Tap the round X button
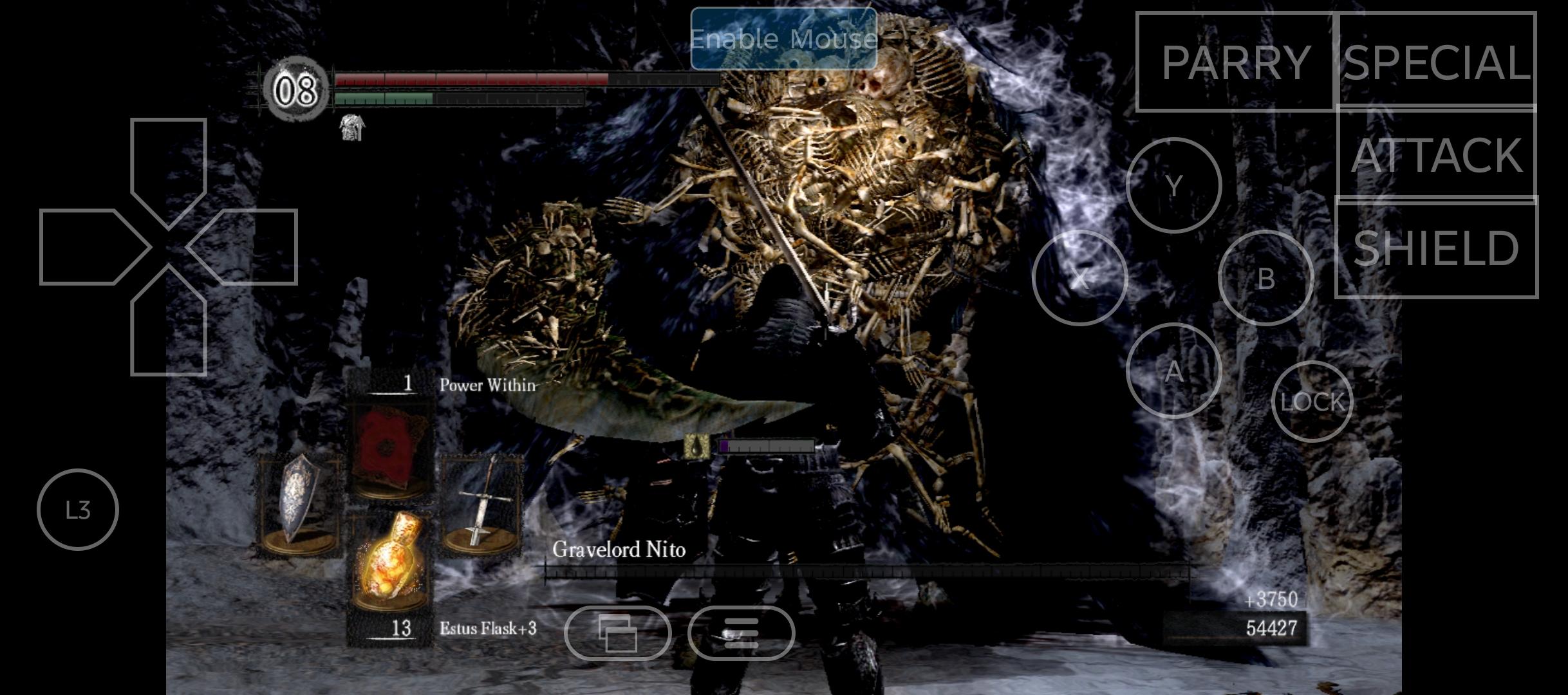The width and height of the screenshot is (1568, 695). (x=1080, y=278)
